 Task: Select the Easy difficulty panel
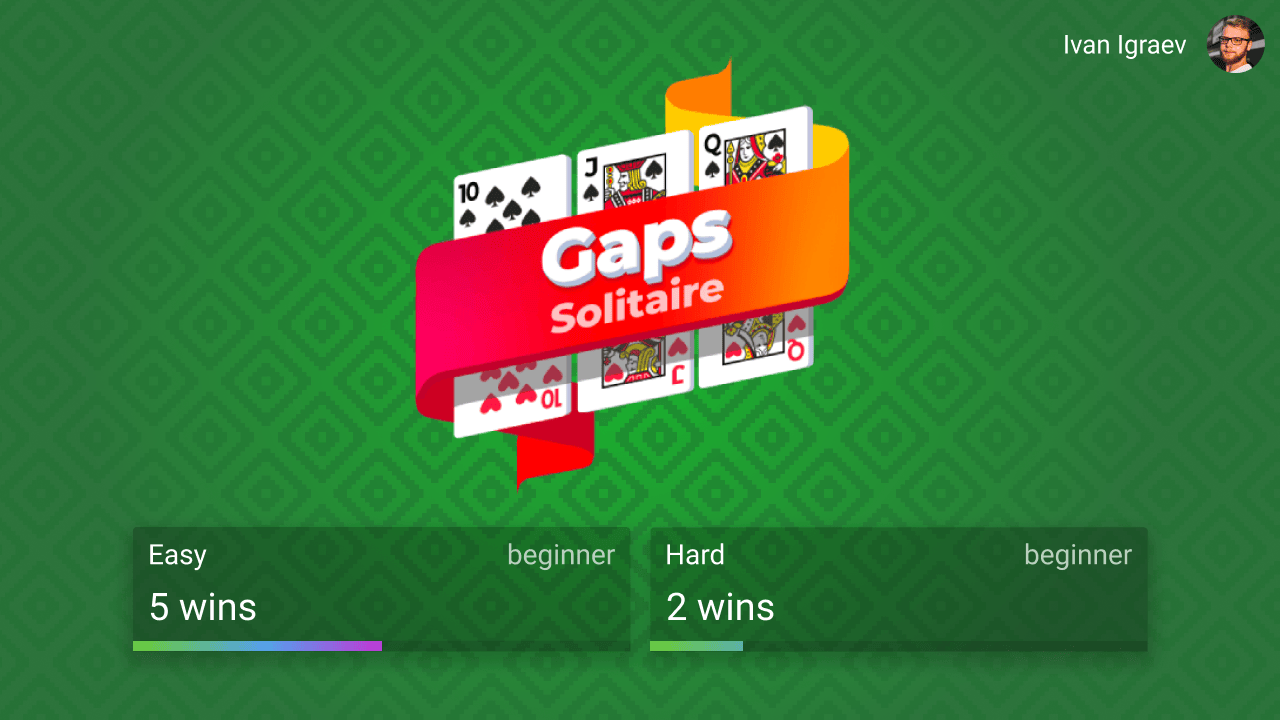pos(380,590)
